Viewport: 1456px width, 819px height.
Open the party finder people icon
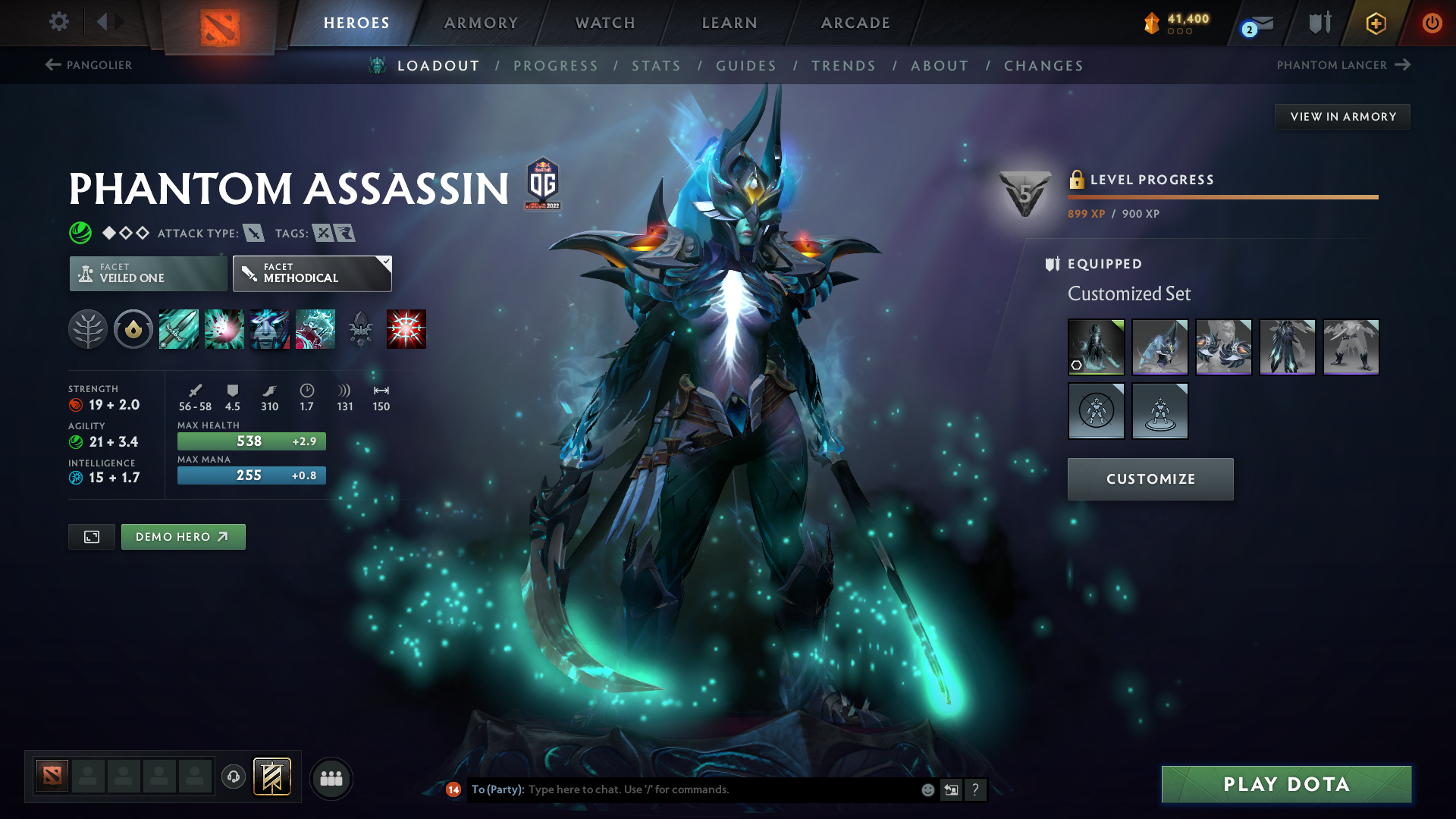(331, 777)
